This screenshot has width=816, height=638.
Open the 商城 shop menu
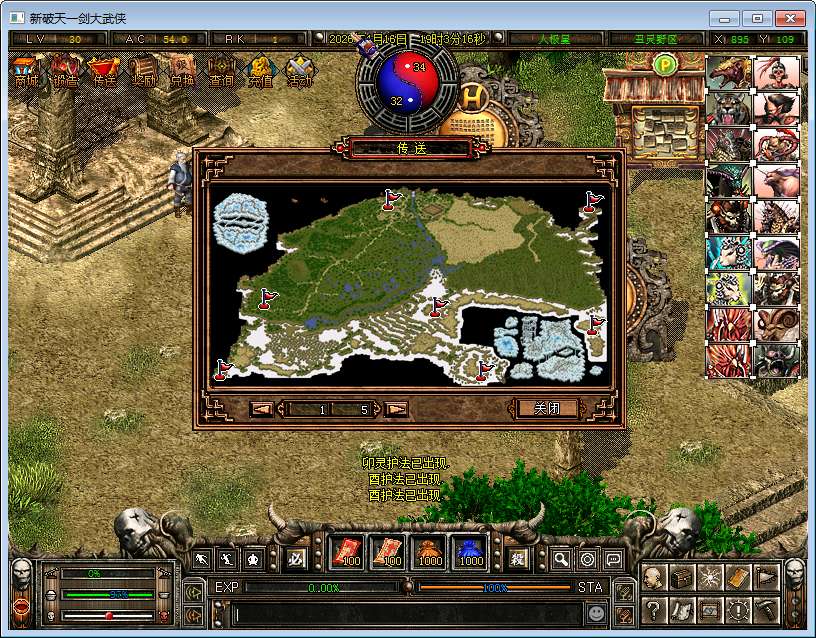(27, 73)
